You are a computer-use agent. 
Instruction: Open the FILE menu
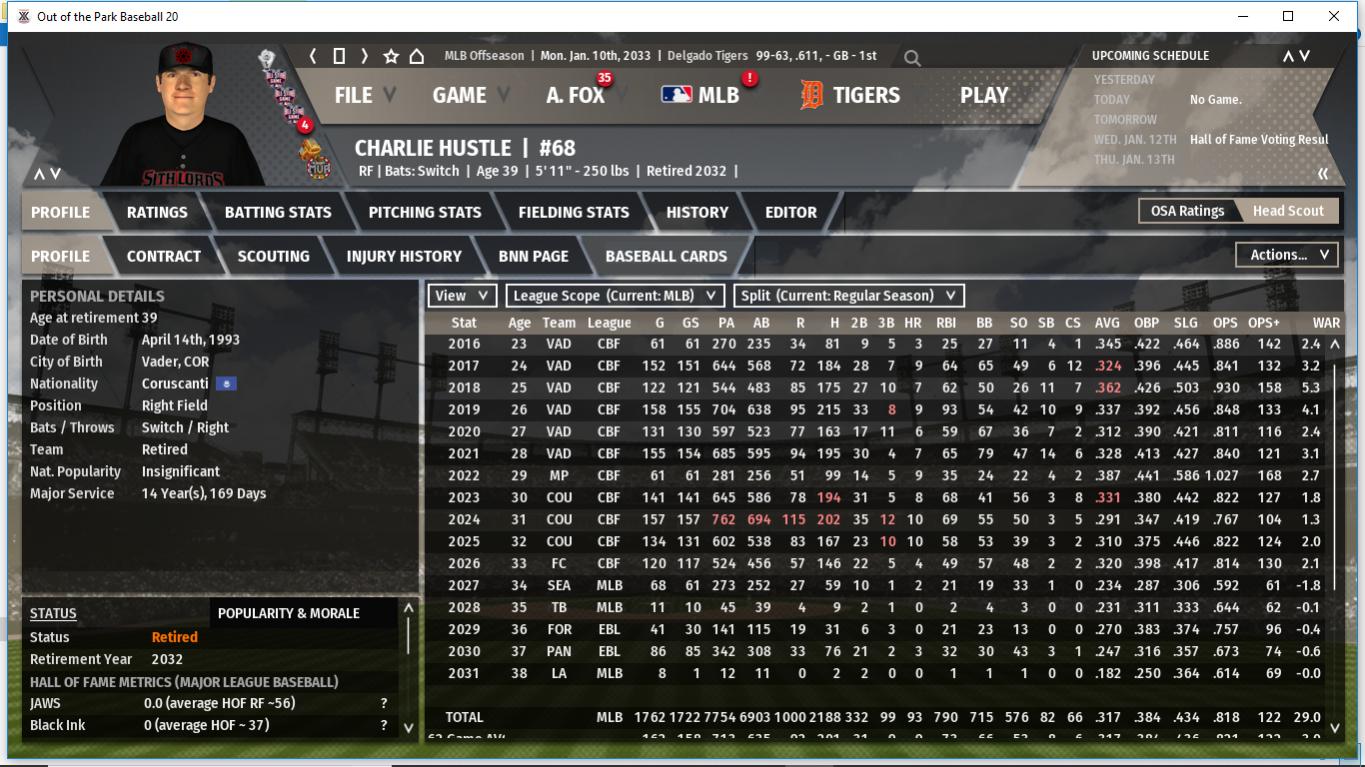(353, 95)
